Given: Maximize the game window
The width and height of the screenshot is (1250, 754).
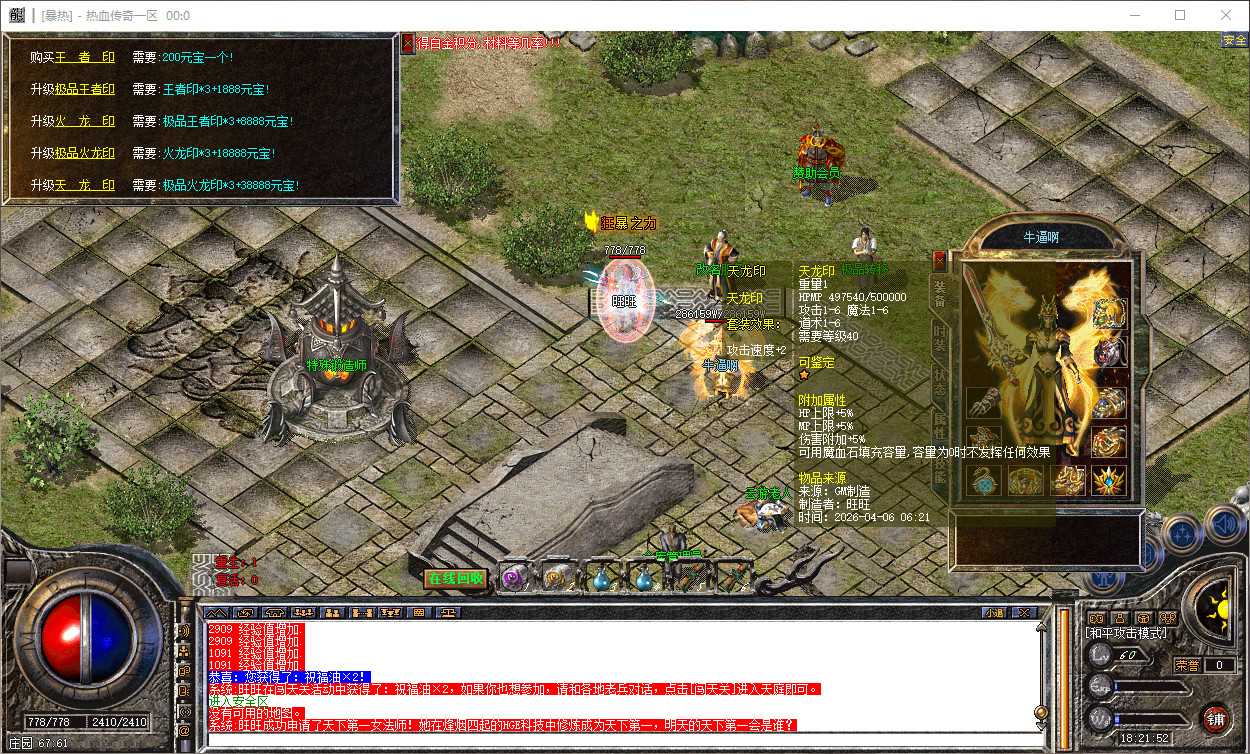Looking at the screenshot, I should (1180, 15).
